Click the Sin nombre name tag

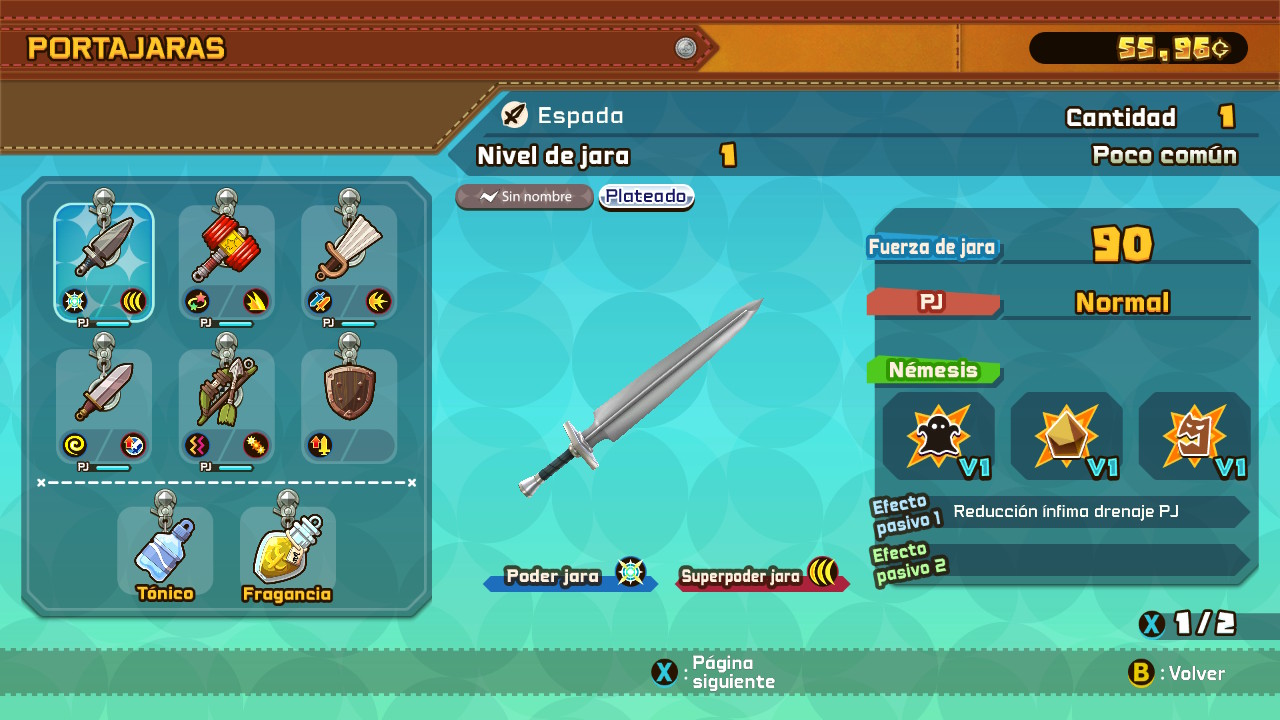pyautogui.click(x=524, y=197)
